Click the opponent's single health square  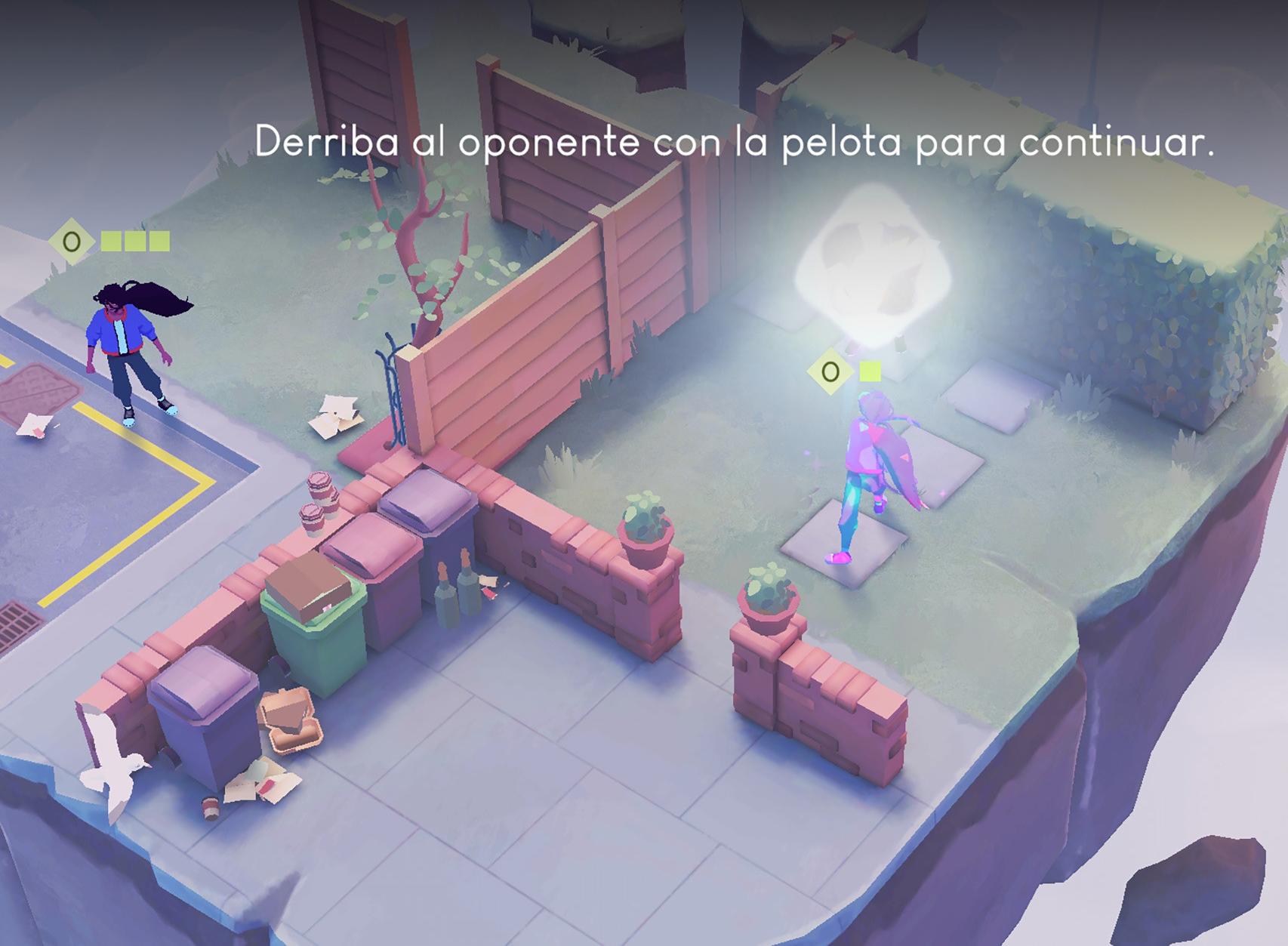click(869, 370)
